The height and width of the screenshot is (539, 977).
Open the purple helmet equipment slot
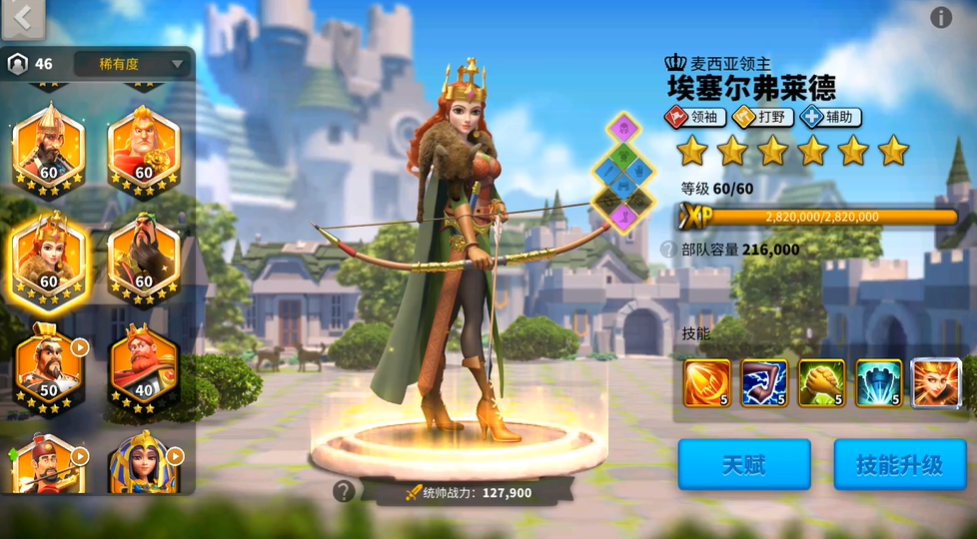(x=623, y=128)
